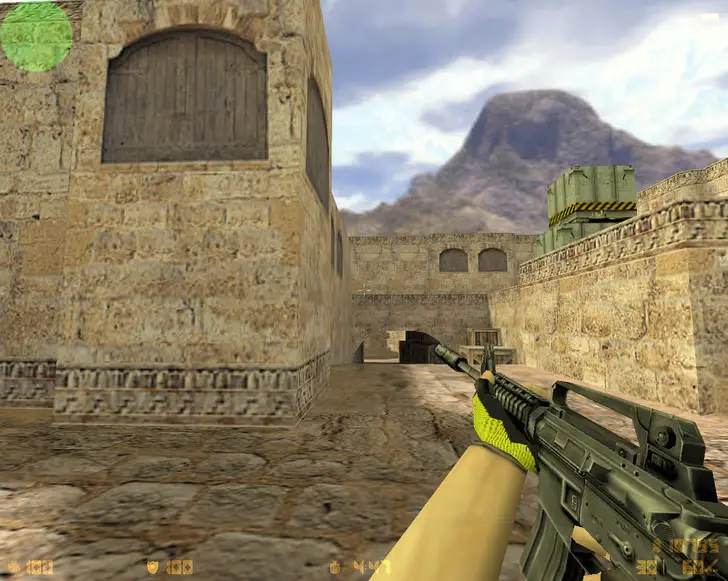This screenshot has width=728, height=581.
Task: Click the green circular radar
Action: [x=36, y=36]
